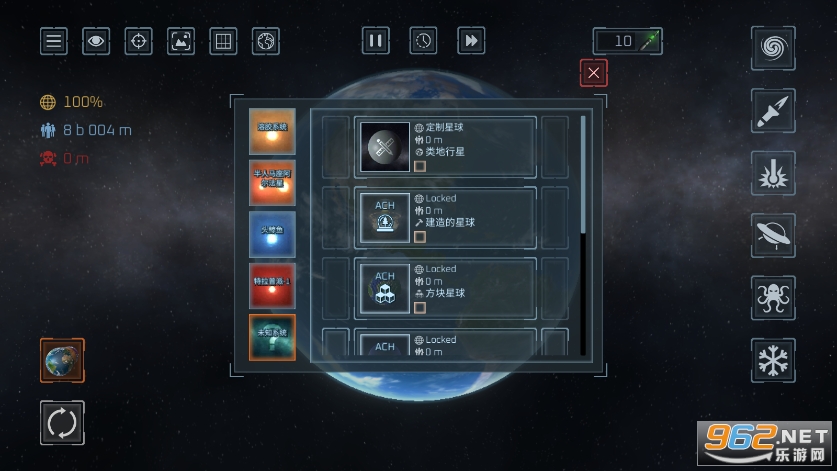Choose the UFO weapon category
The height and width of the screenshot is (471, 837).
tap(773, 236)
